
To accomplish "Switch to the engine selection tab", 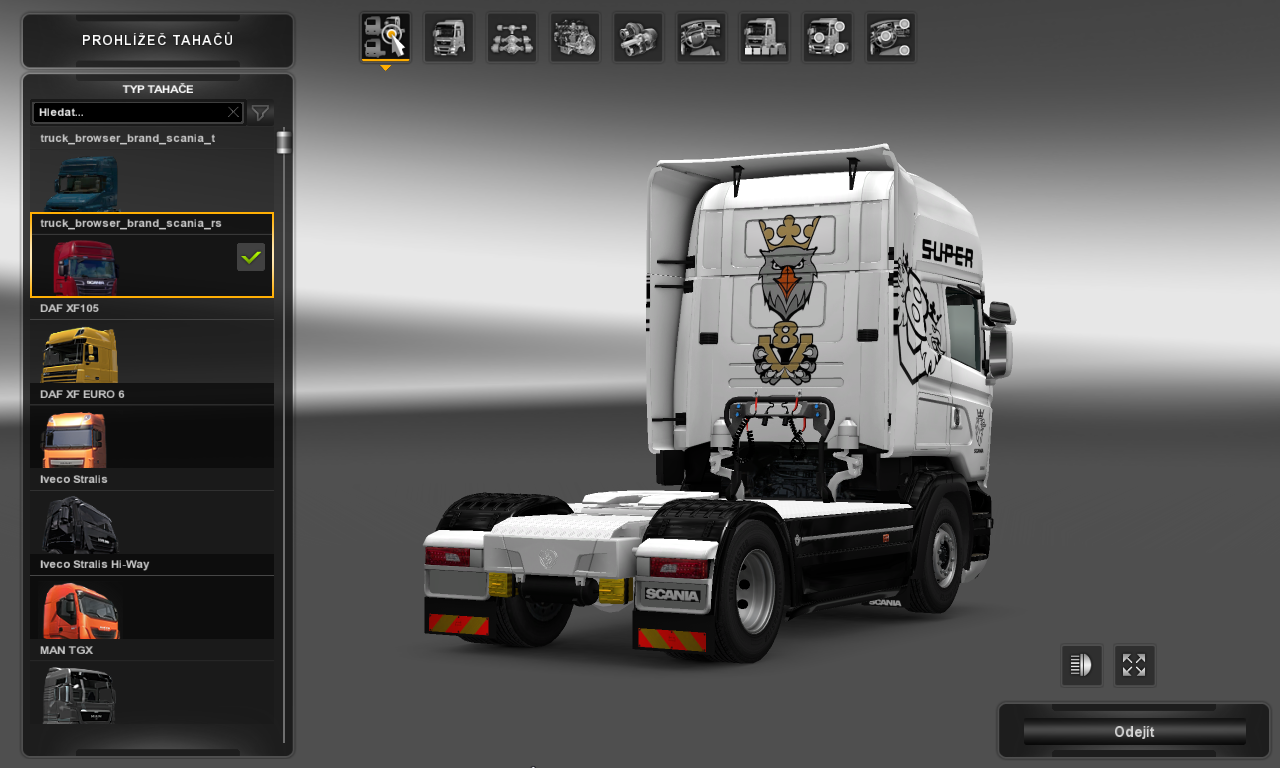I will click(x=574, y=38).
